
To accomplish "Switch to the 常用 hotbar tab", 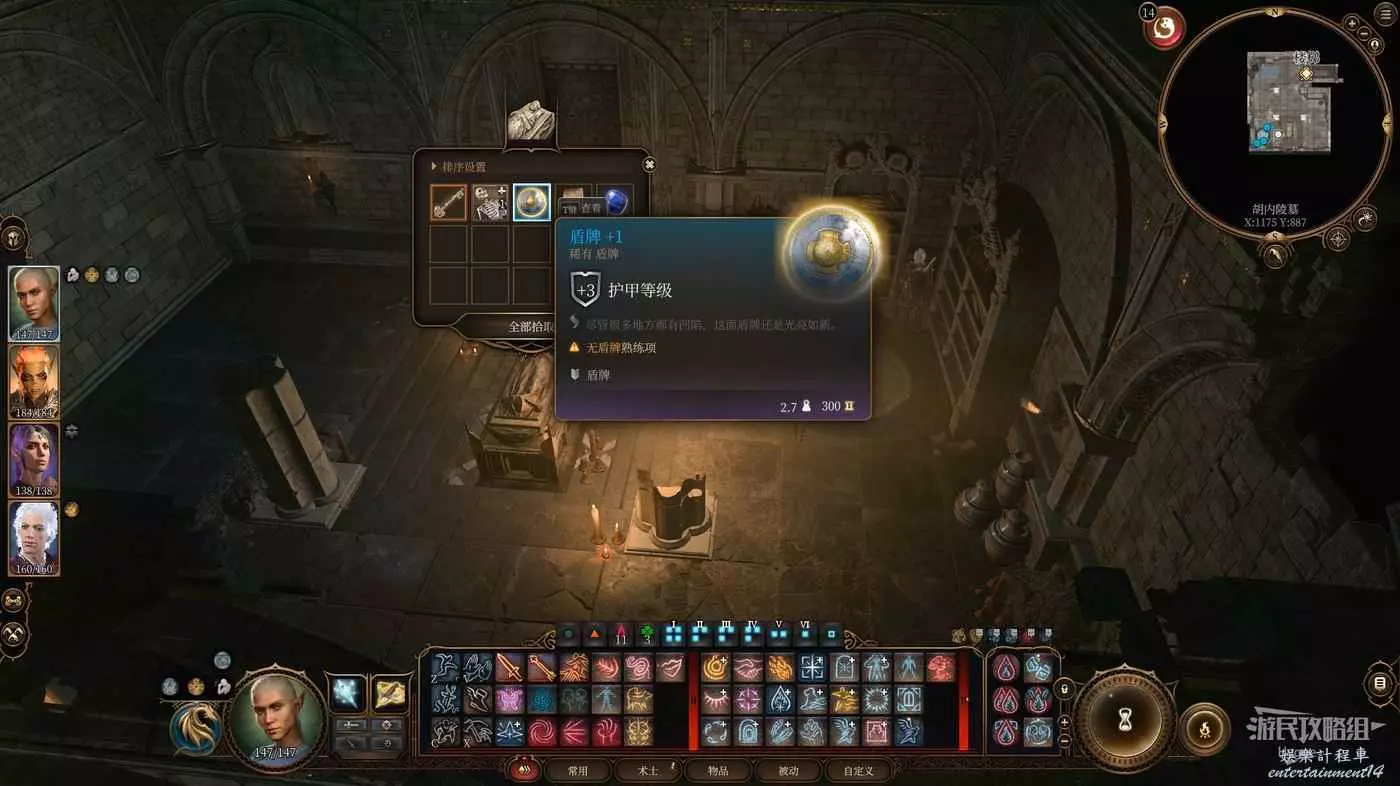I will tap(577, 771).
